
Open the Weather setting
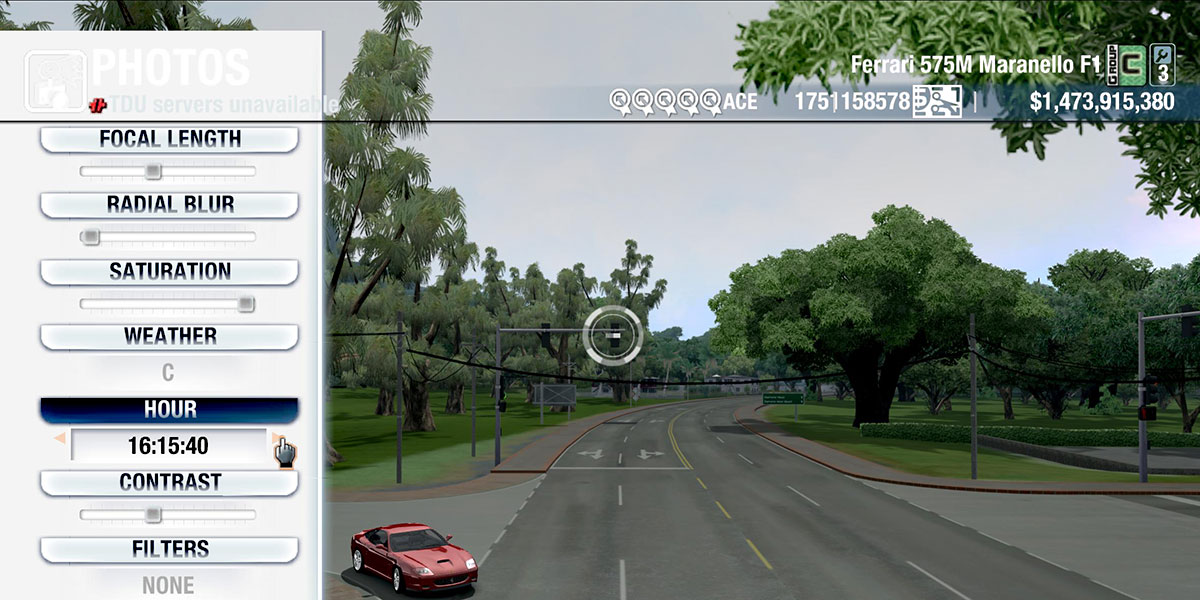click(x=169, y=337)
